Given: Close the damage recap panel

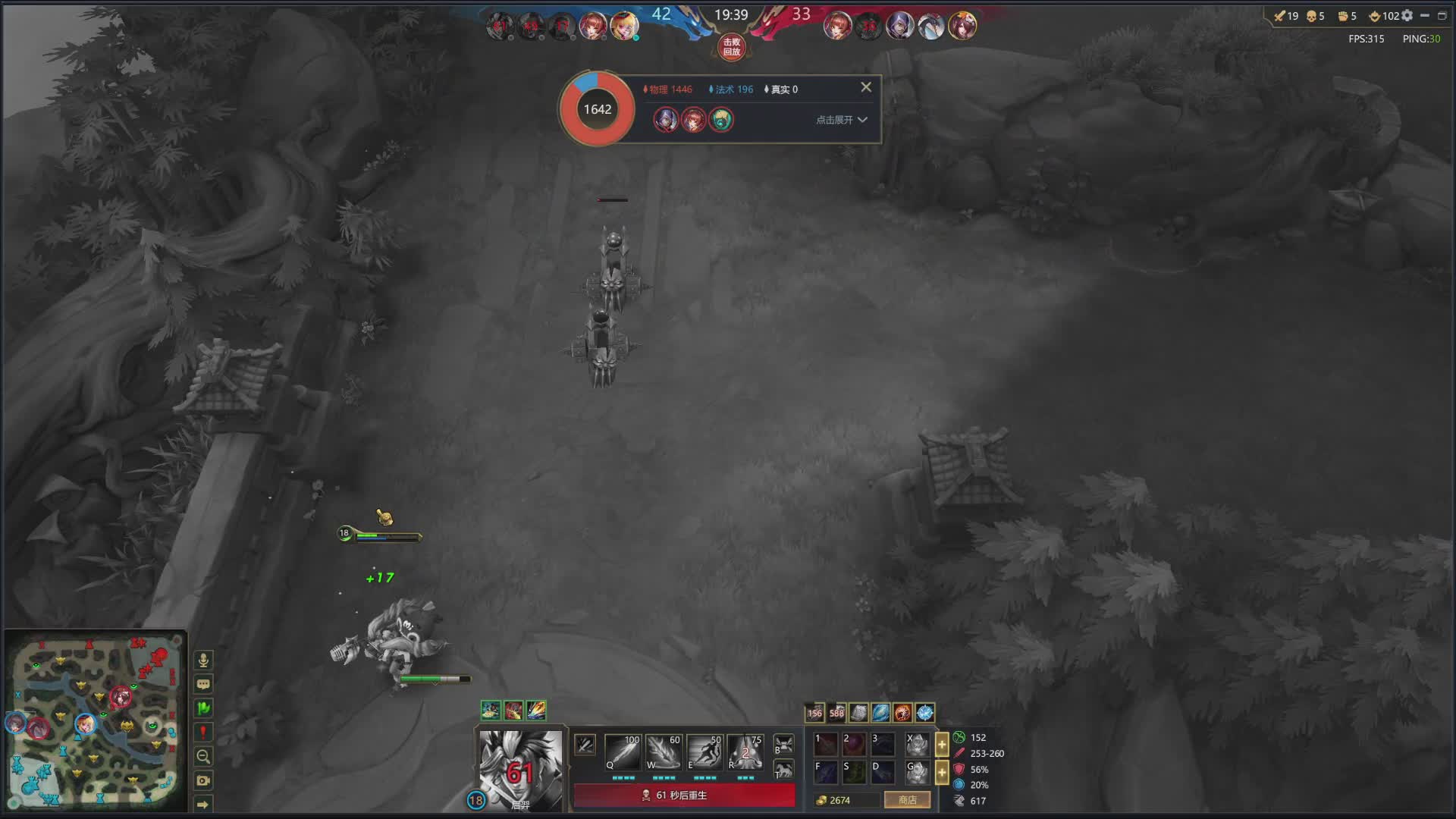Looking at the screenshot, I should [x=866, y=87].
